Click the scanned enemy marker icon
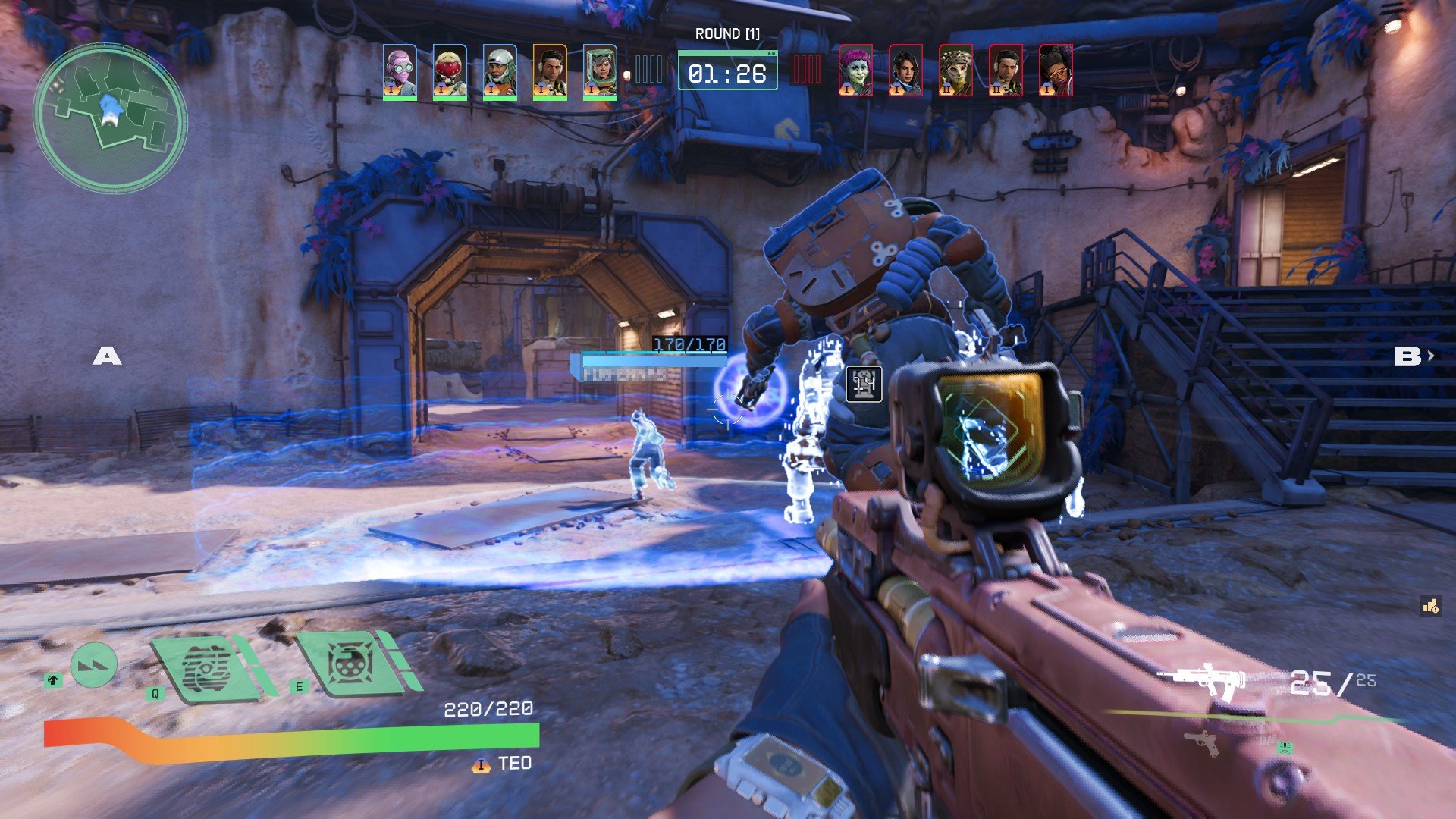1456x819 pixels. coord(864,384)
